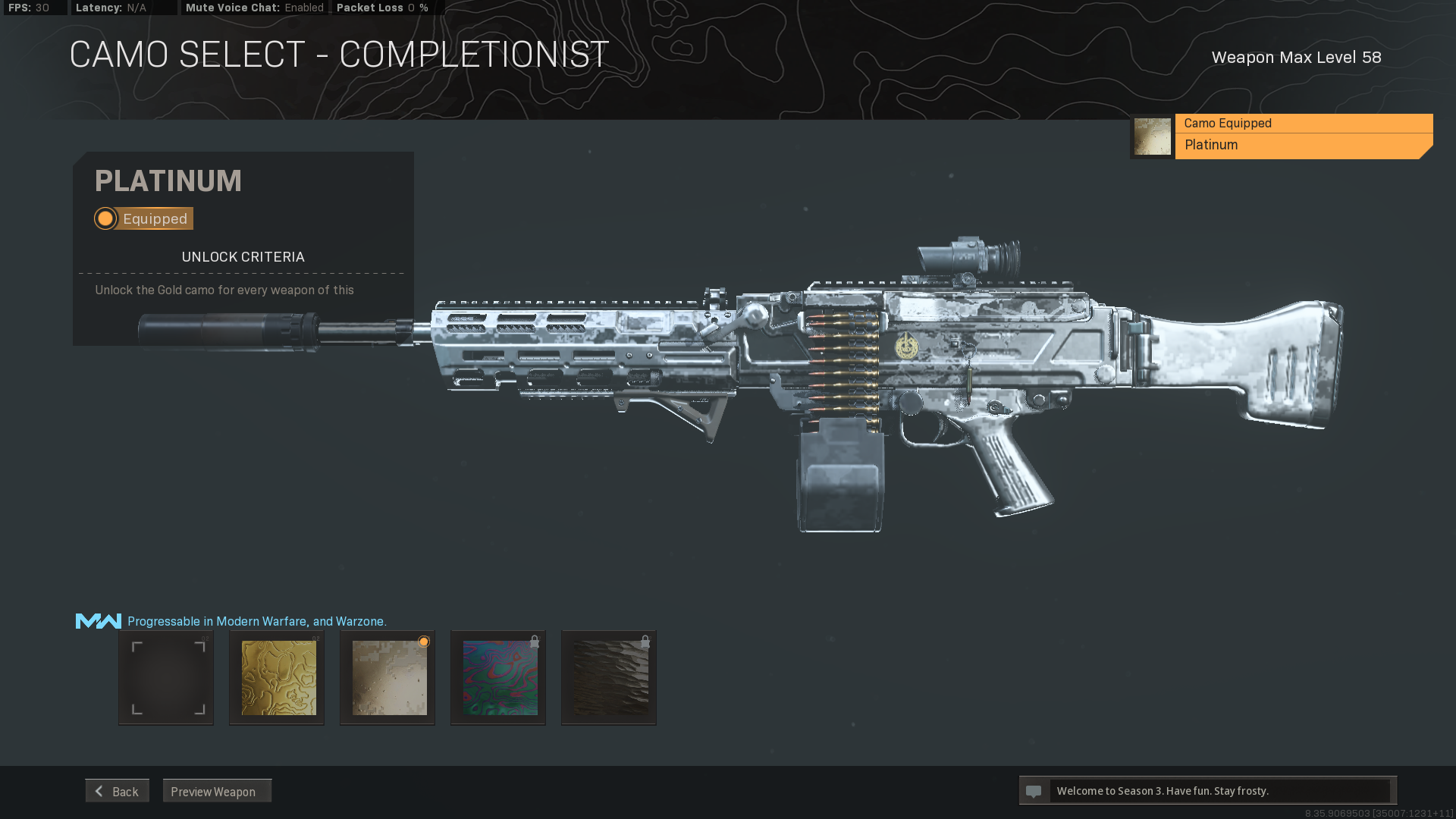Image resolution: width=1456 pixels, height=819 pixels.
Task: Click the Back button
Action: pyautogui.click(x=117, y=790)
